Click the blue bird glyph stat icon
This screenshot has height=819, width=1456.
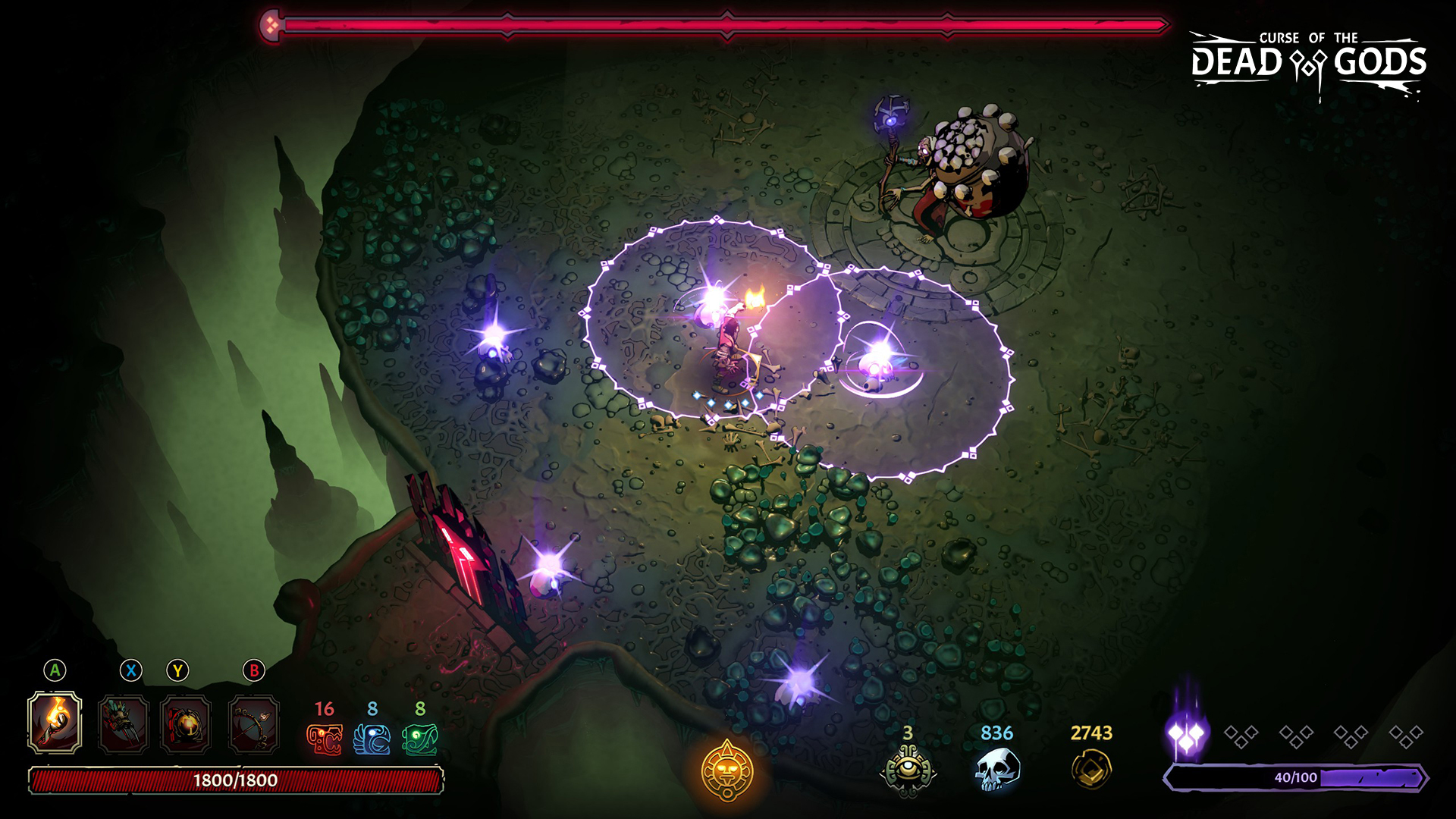pyautogui.click(x=372, y=739)
